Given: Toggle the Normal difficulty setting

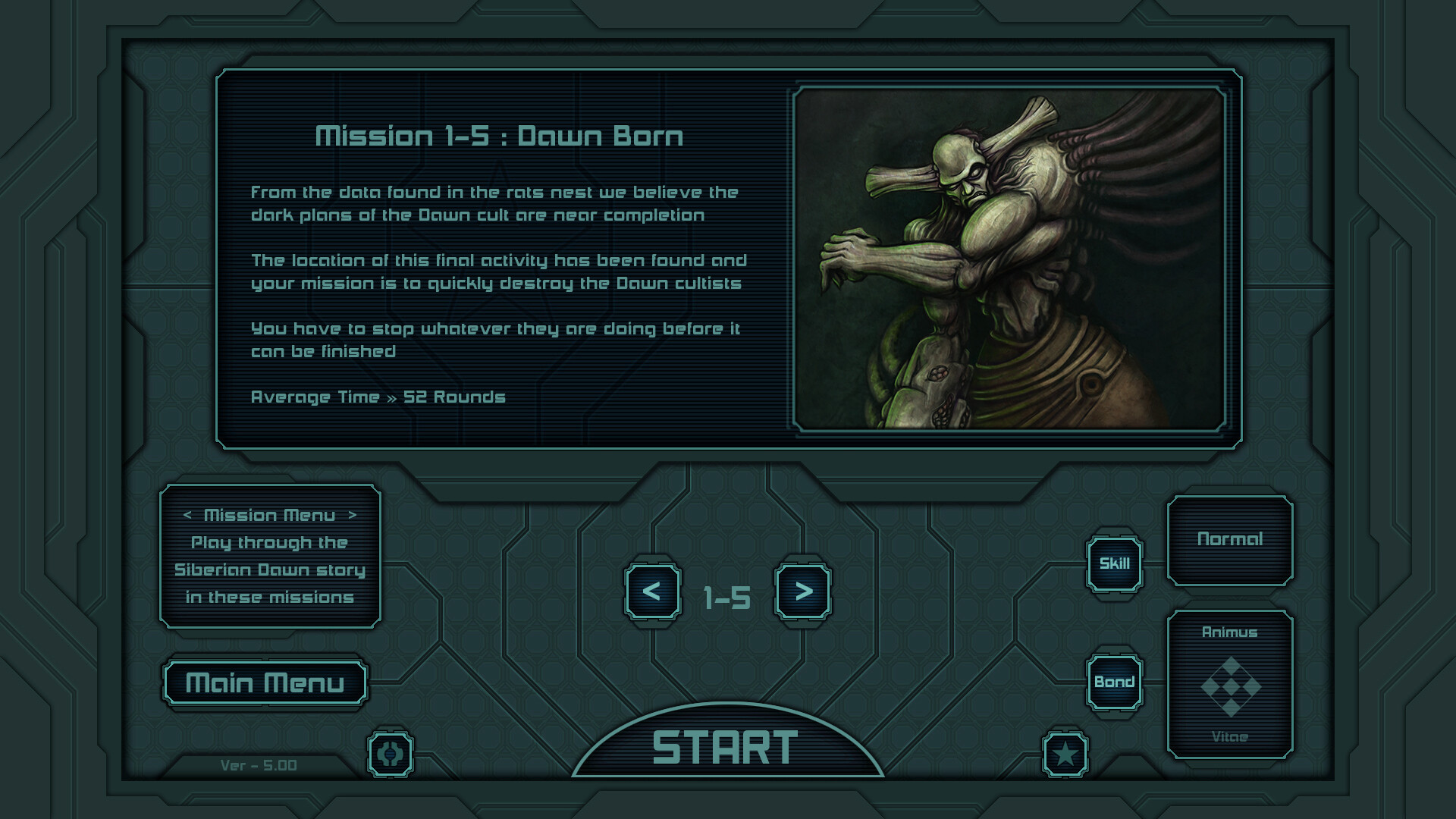Looking at the screenshot, I should pyautogui.click(x=1231, y=540).
